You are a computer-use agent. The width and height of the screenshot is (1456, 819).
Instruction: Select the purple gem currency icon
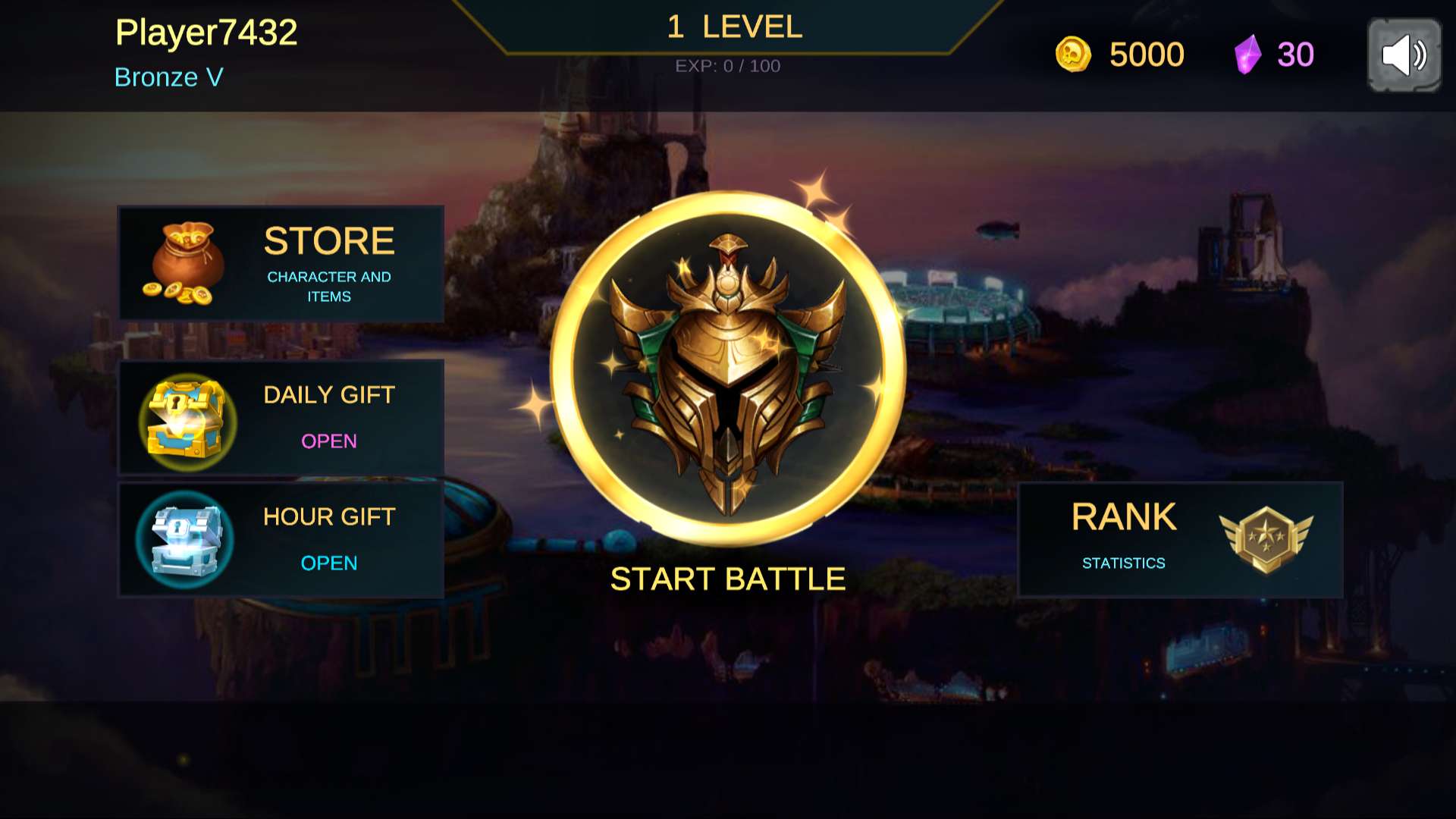coord(1247,55)
